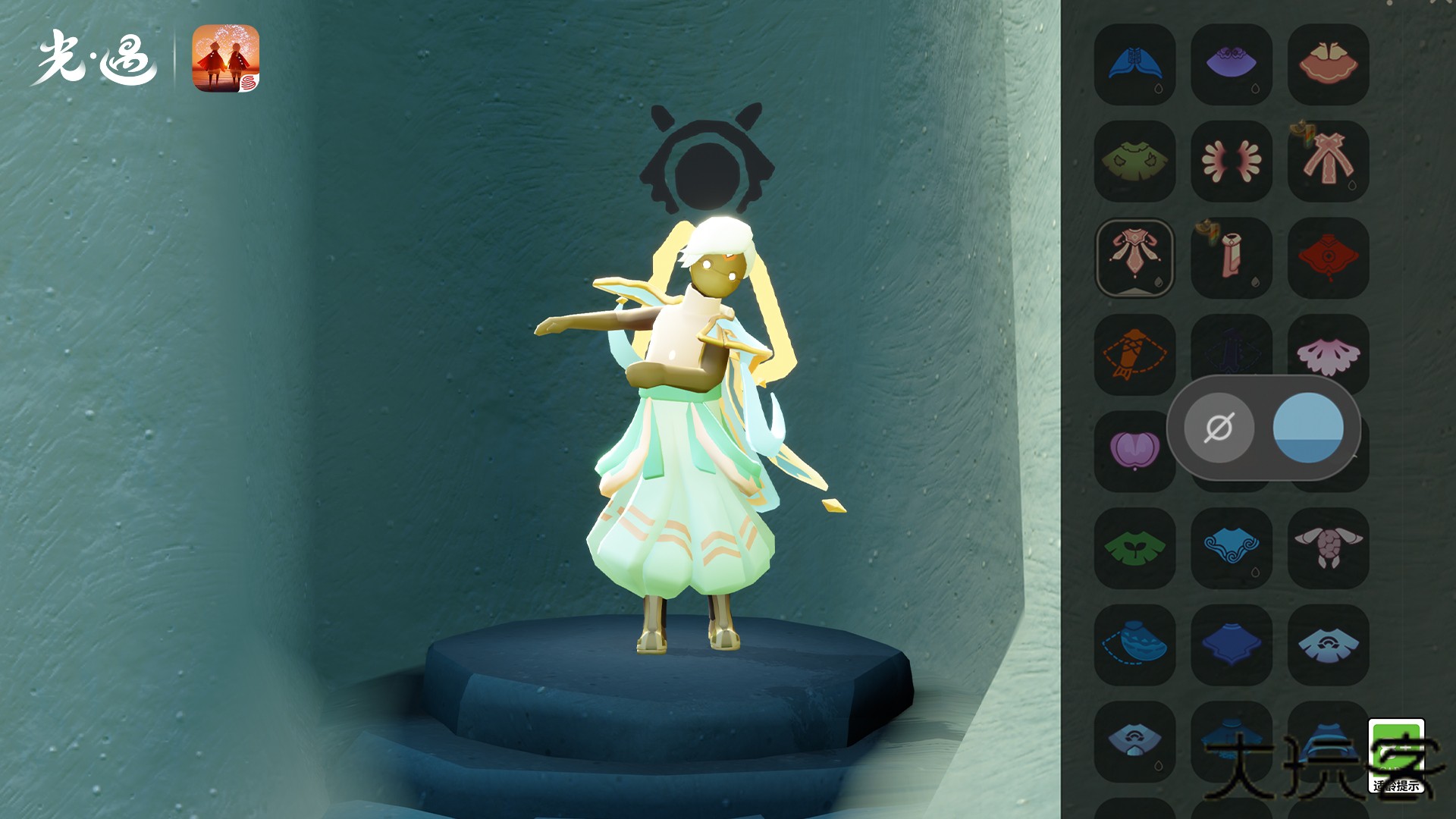This screenshot has width=1456, height=819.
Task: Remove dye using the no-color option
Action: pos(1219,428)
